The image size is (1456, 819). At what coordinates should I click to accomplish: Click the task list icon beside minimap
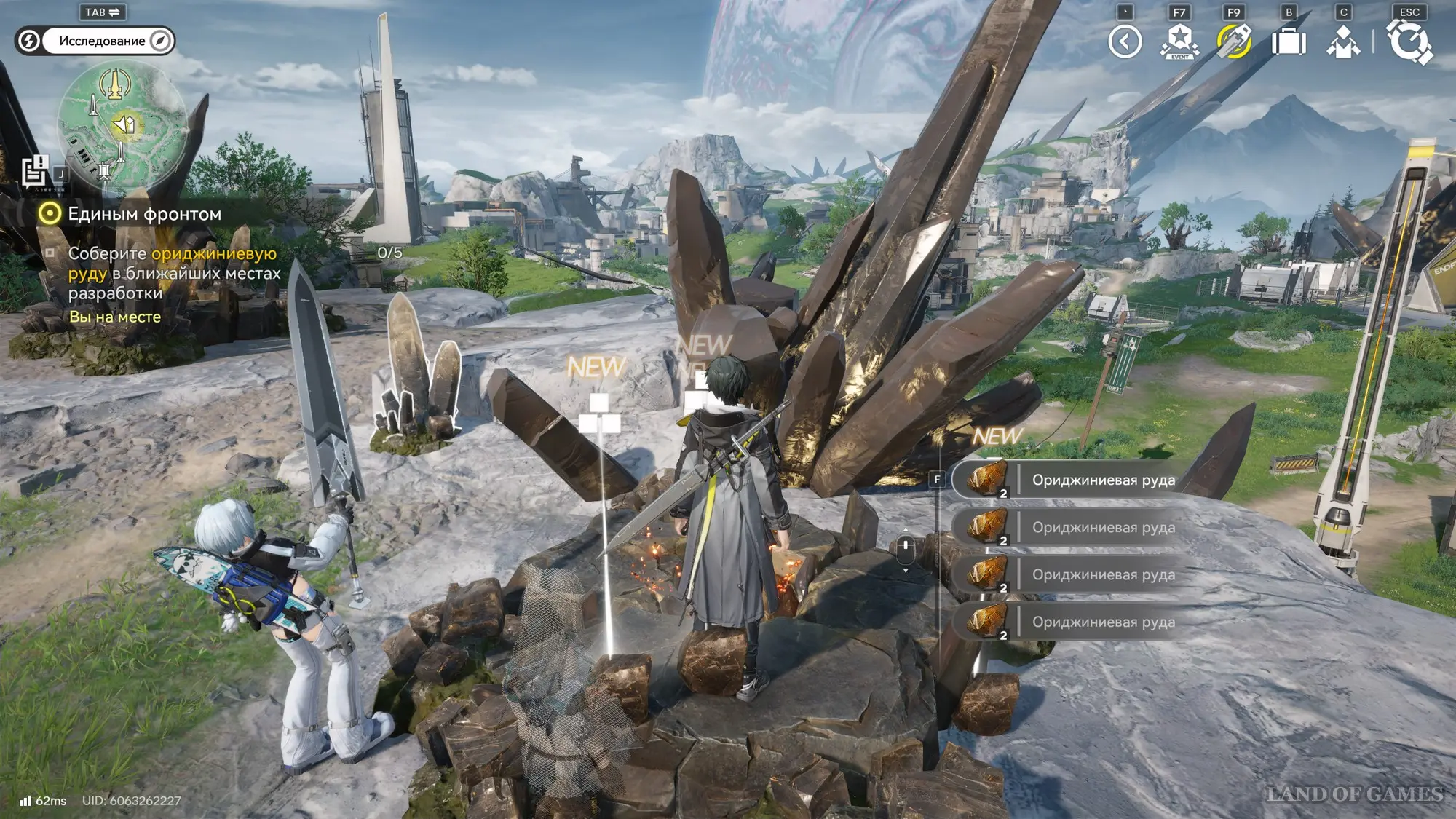pos(34,172)
